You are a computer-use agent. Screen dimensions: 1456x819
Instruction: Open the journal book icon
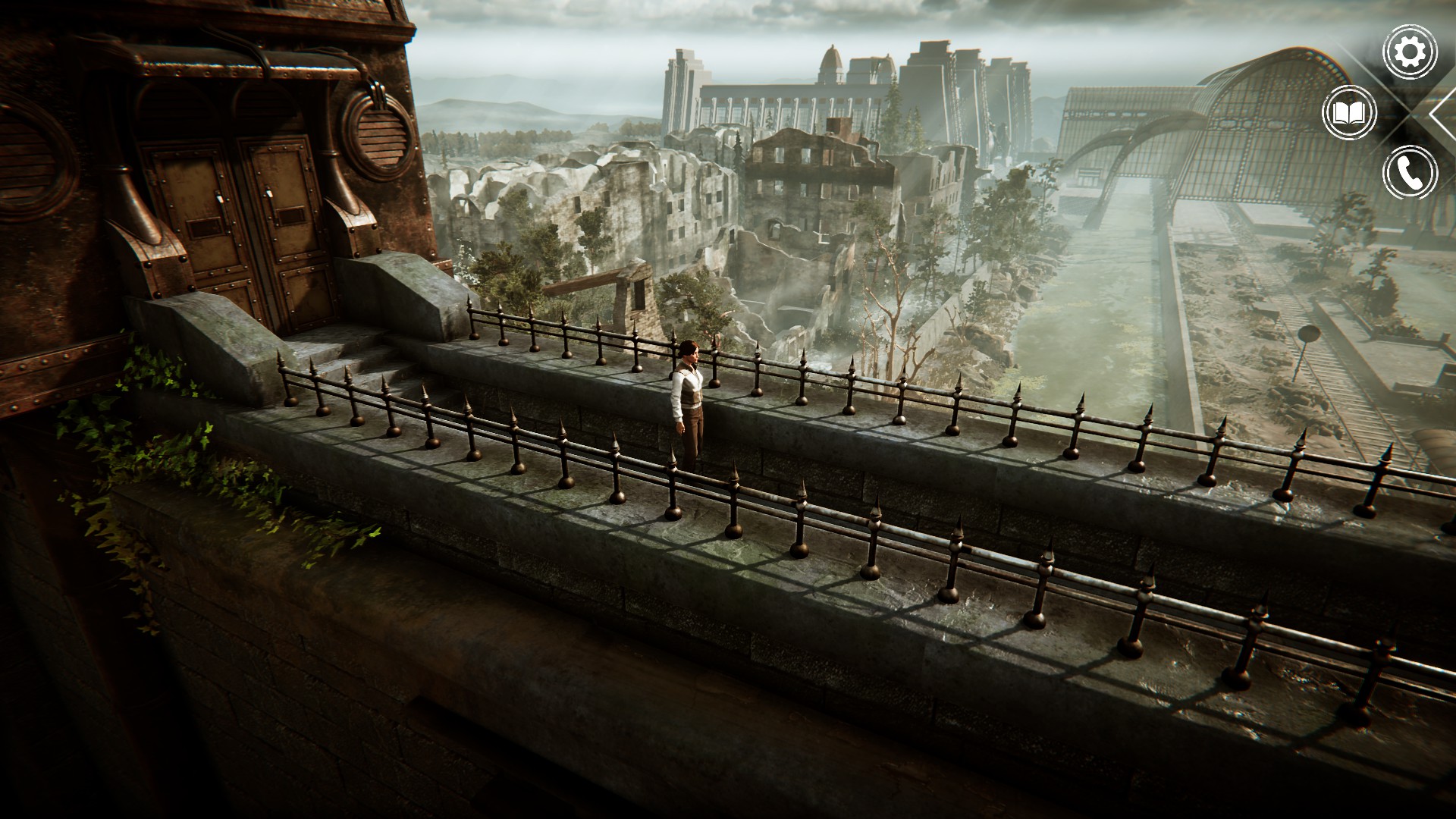(1349, 113)
